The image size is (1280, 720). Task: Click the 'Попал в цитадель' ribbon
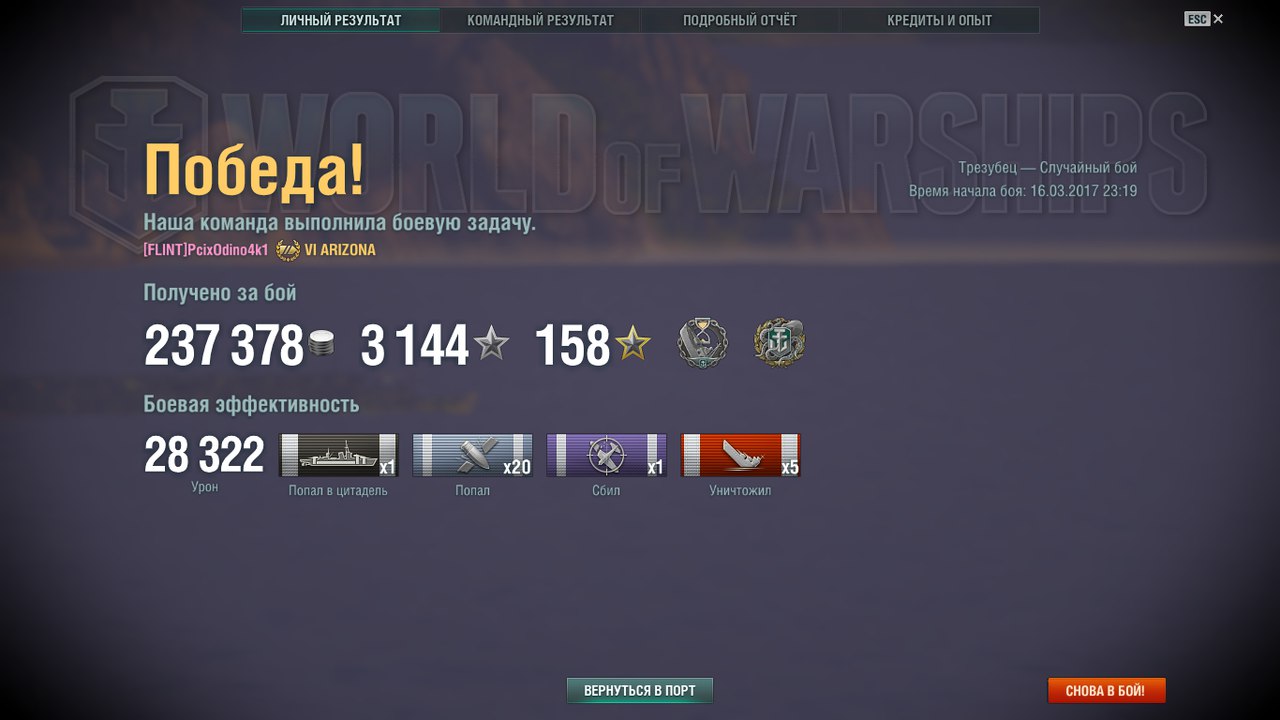(339, 455)
